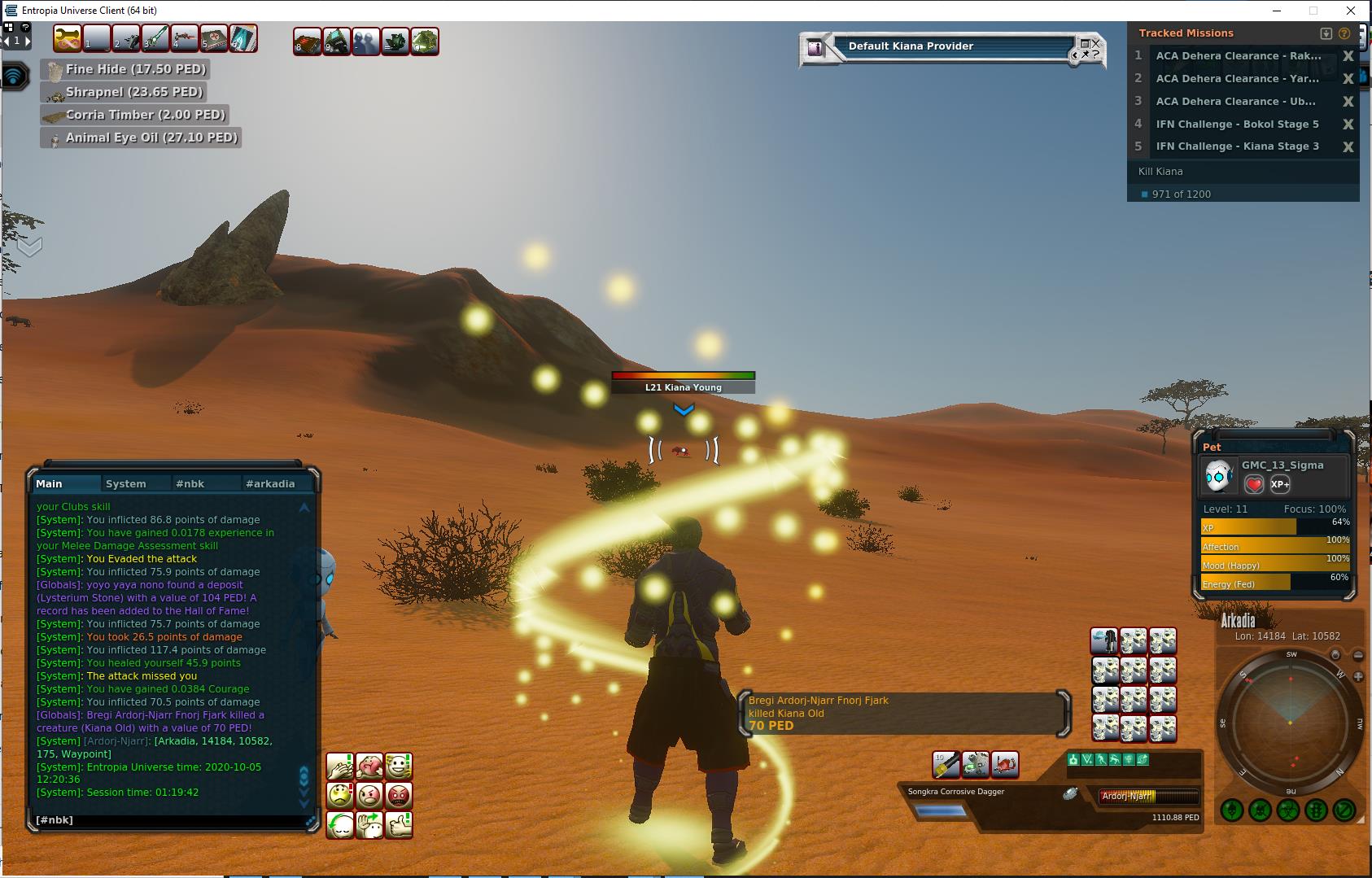Screen dimensions: 1372x878
Task: Click the applause emote icon
Action: [x=340, y=766]
